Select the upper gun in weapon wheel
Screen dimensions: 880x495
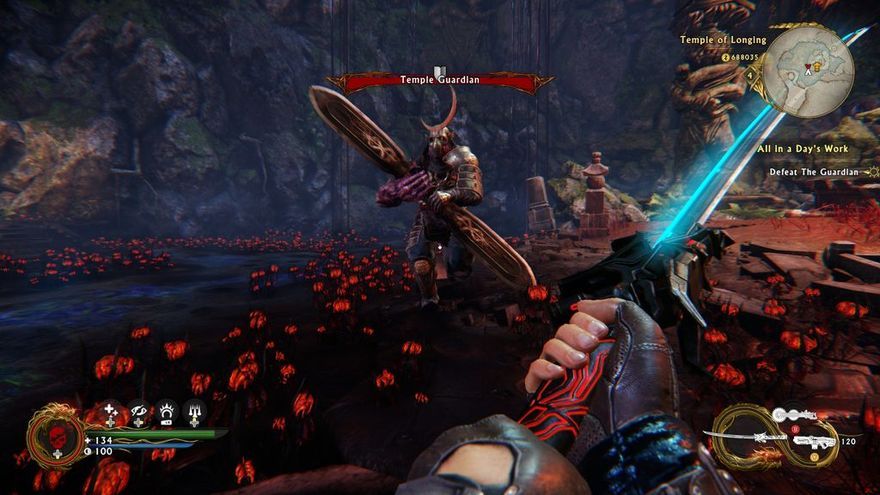click(795, 415)
